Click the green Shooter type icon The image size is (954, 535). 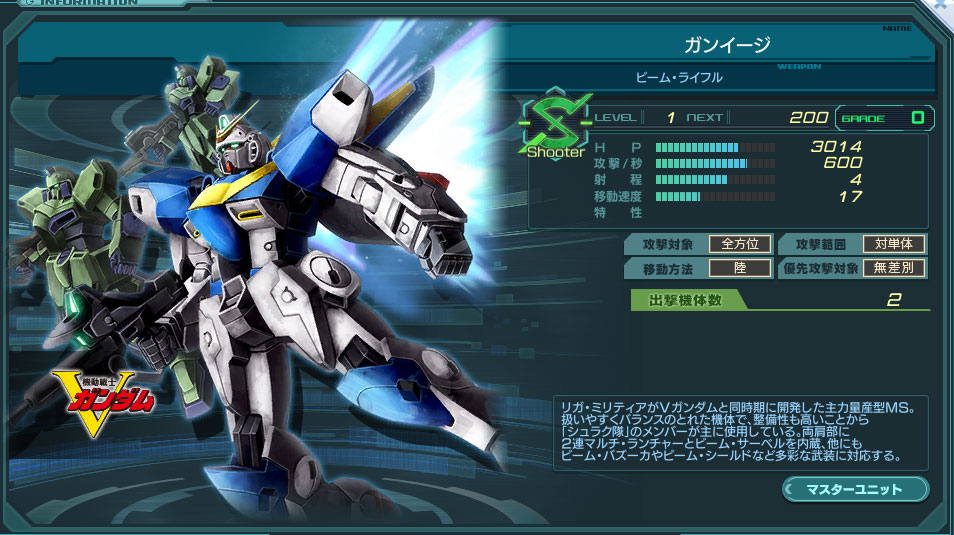(x=553, y=125)
